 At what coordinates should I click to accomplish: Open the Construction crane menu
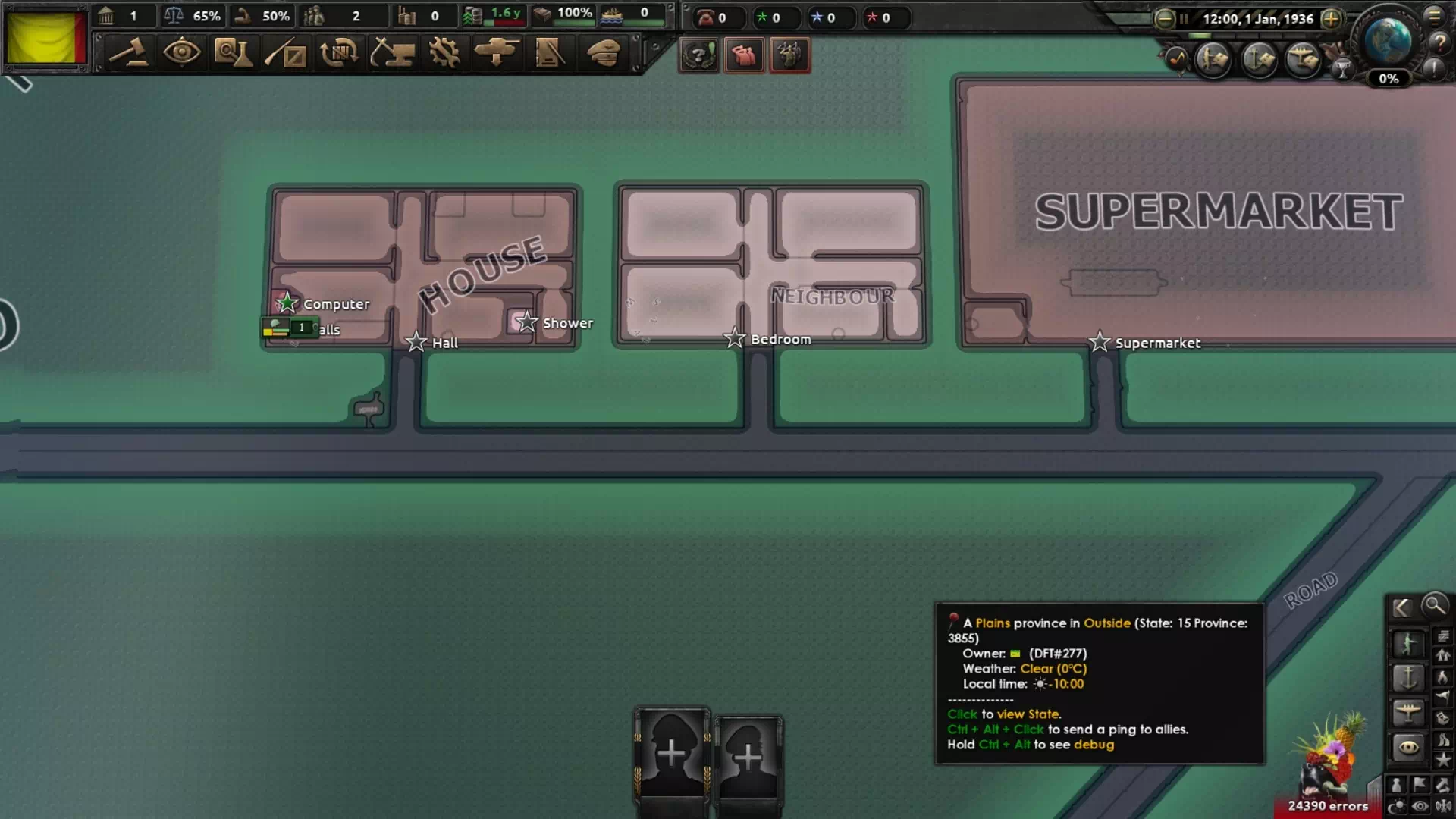pyautogui.click(x=392, y=53)
